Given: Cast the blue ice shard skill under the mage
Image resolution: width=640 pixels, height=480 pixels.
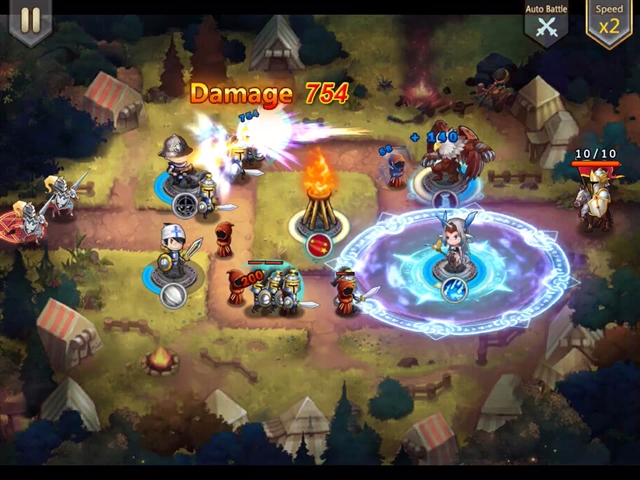Looking at the screenshot, I should 455,290.
